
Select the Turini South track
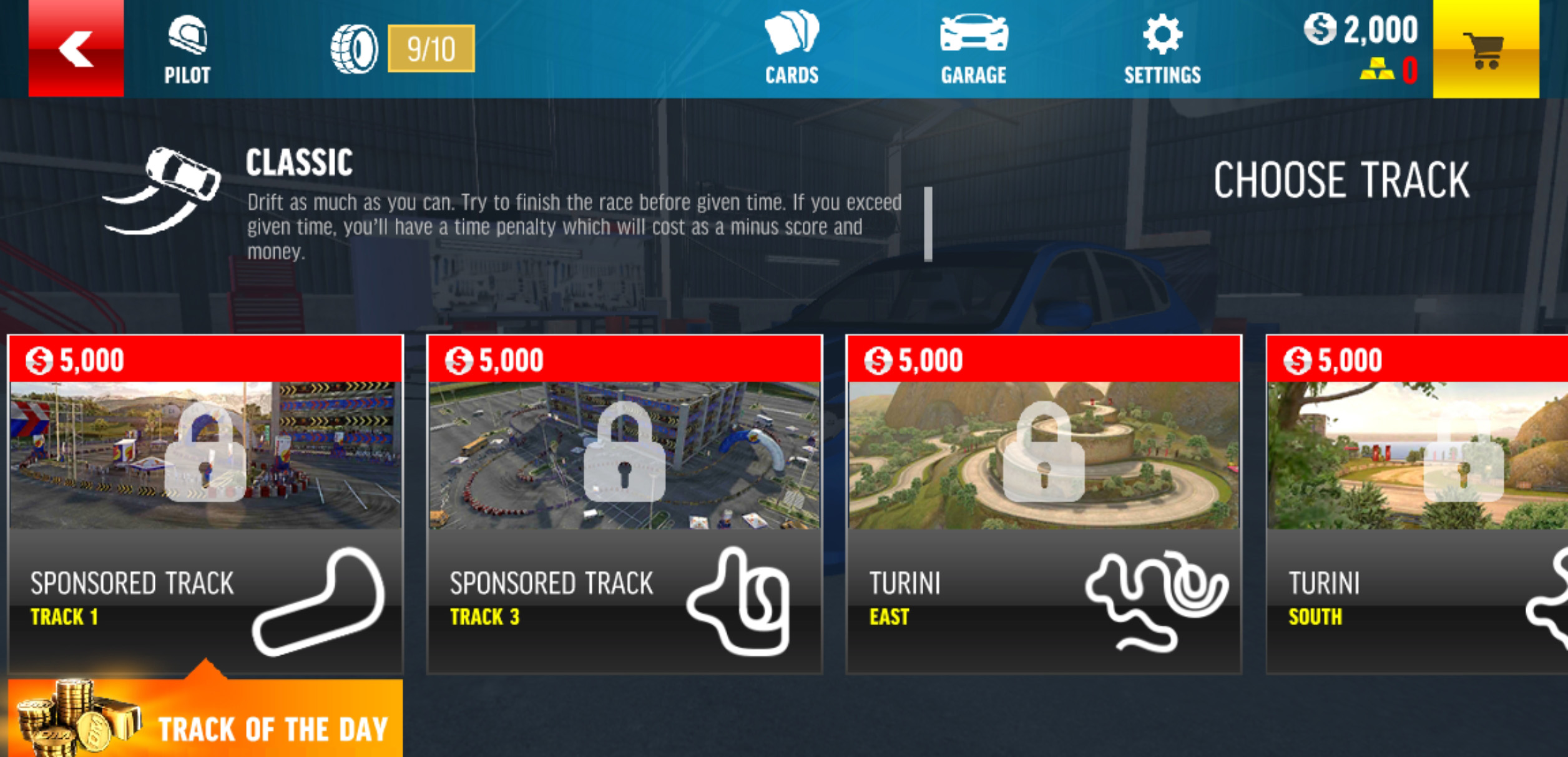click(1417, 503)
